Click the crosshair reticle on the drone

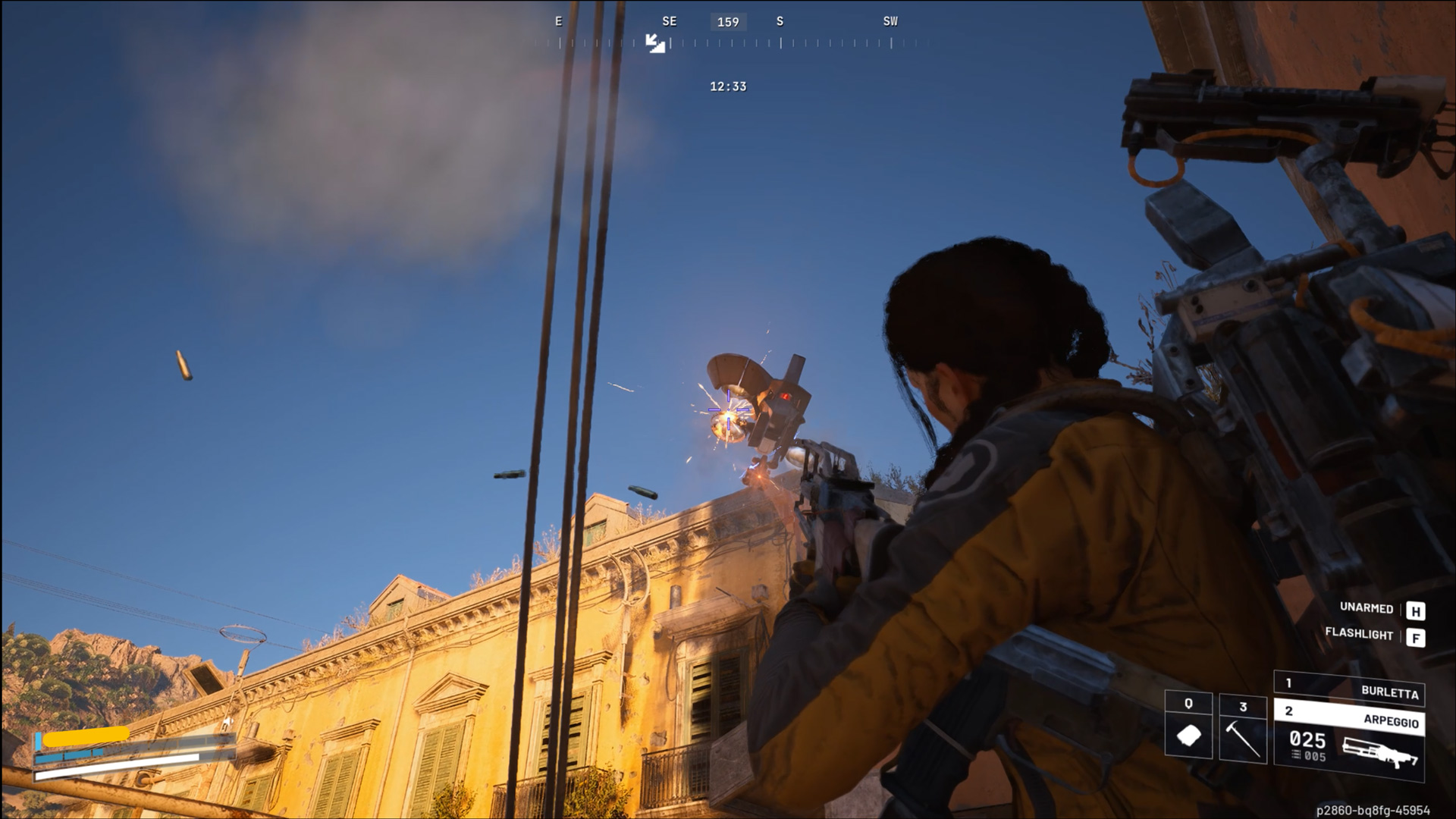coord(727,410)
